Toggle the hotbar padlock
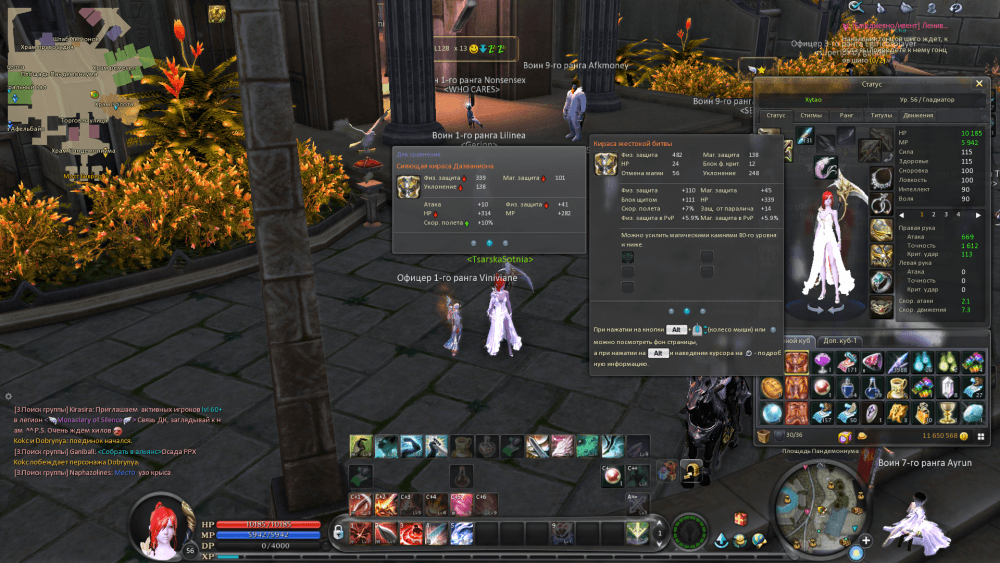Viewport: 1000px width, 563px height. [x=339, y=531]
